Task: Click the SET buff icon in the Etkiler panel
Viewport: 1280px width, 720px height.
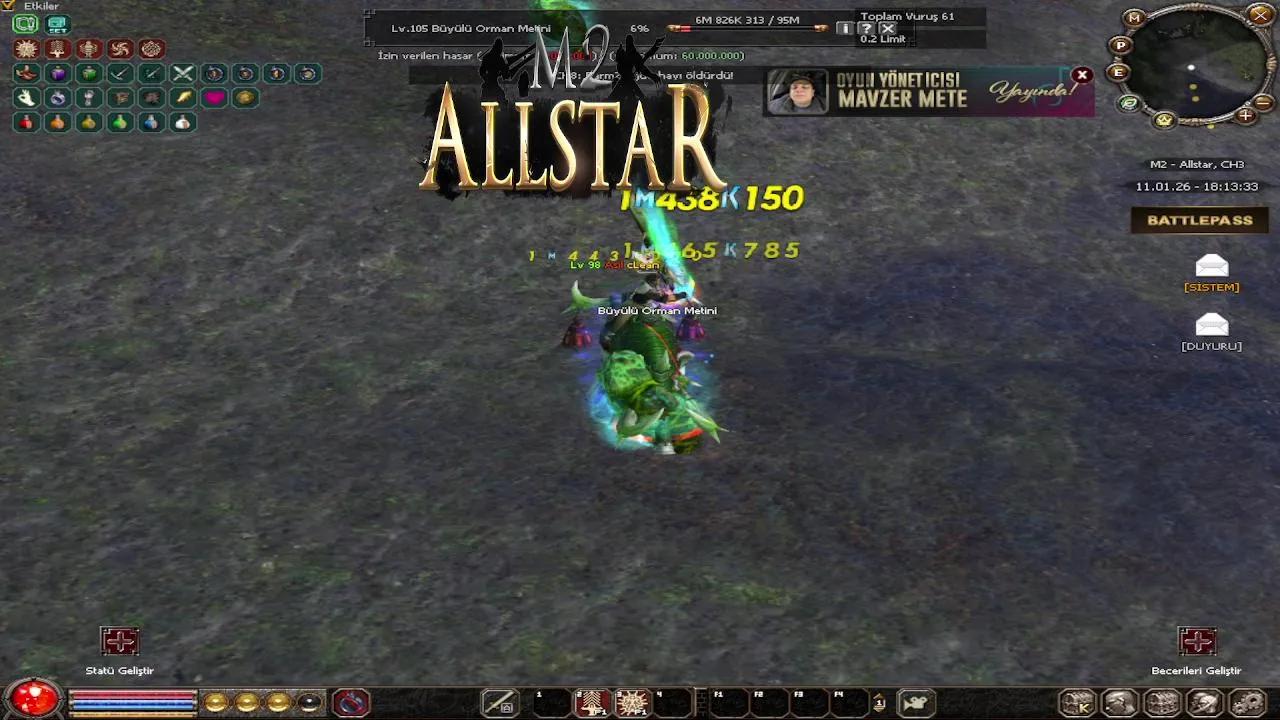Action: click(58, 24)
